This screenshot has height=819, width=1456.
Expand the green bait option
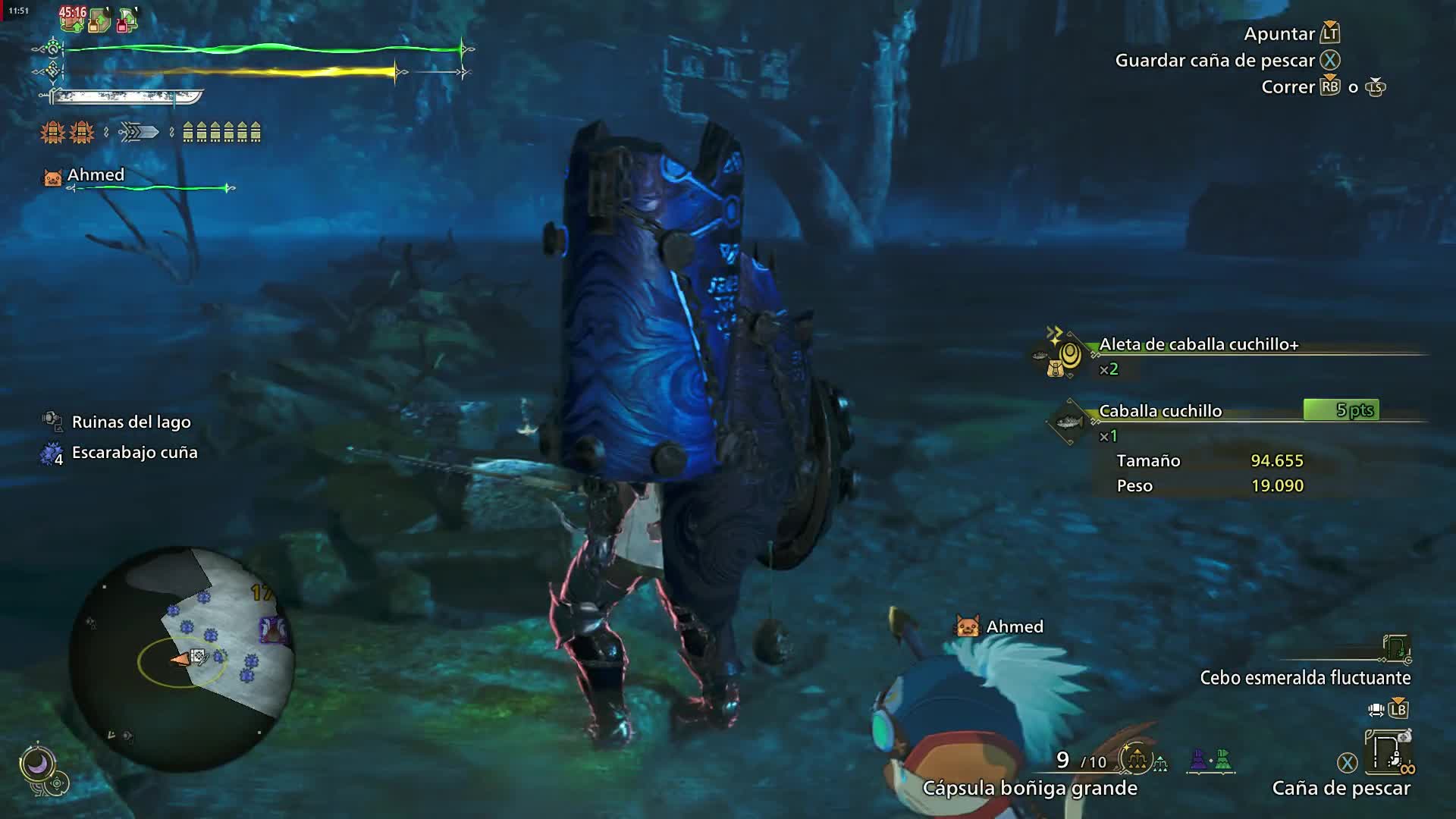1222,759
